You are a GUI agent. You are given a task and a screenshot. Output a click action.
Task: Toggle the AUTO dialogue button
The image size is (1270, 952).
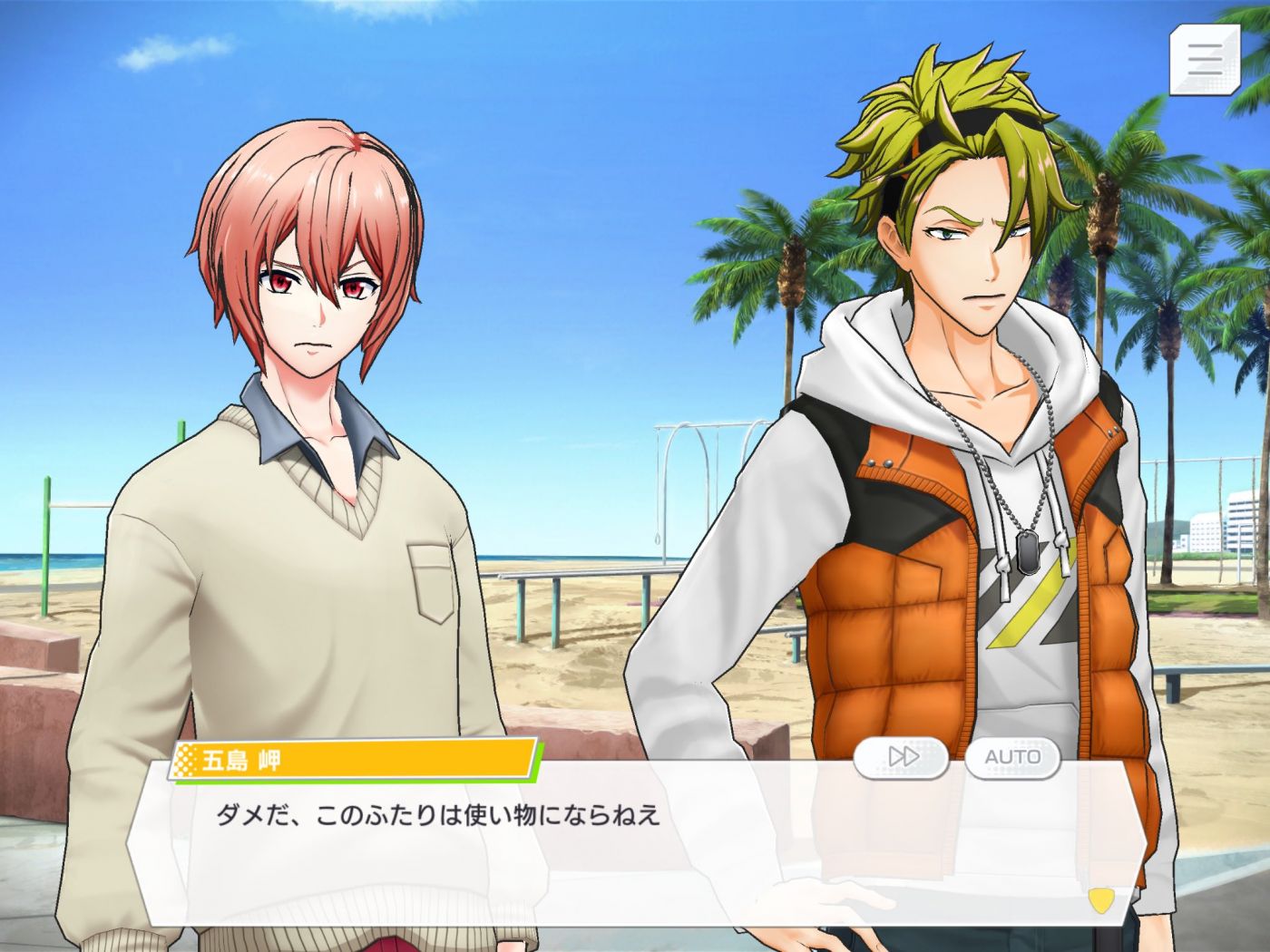coord(1012,756)
